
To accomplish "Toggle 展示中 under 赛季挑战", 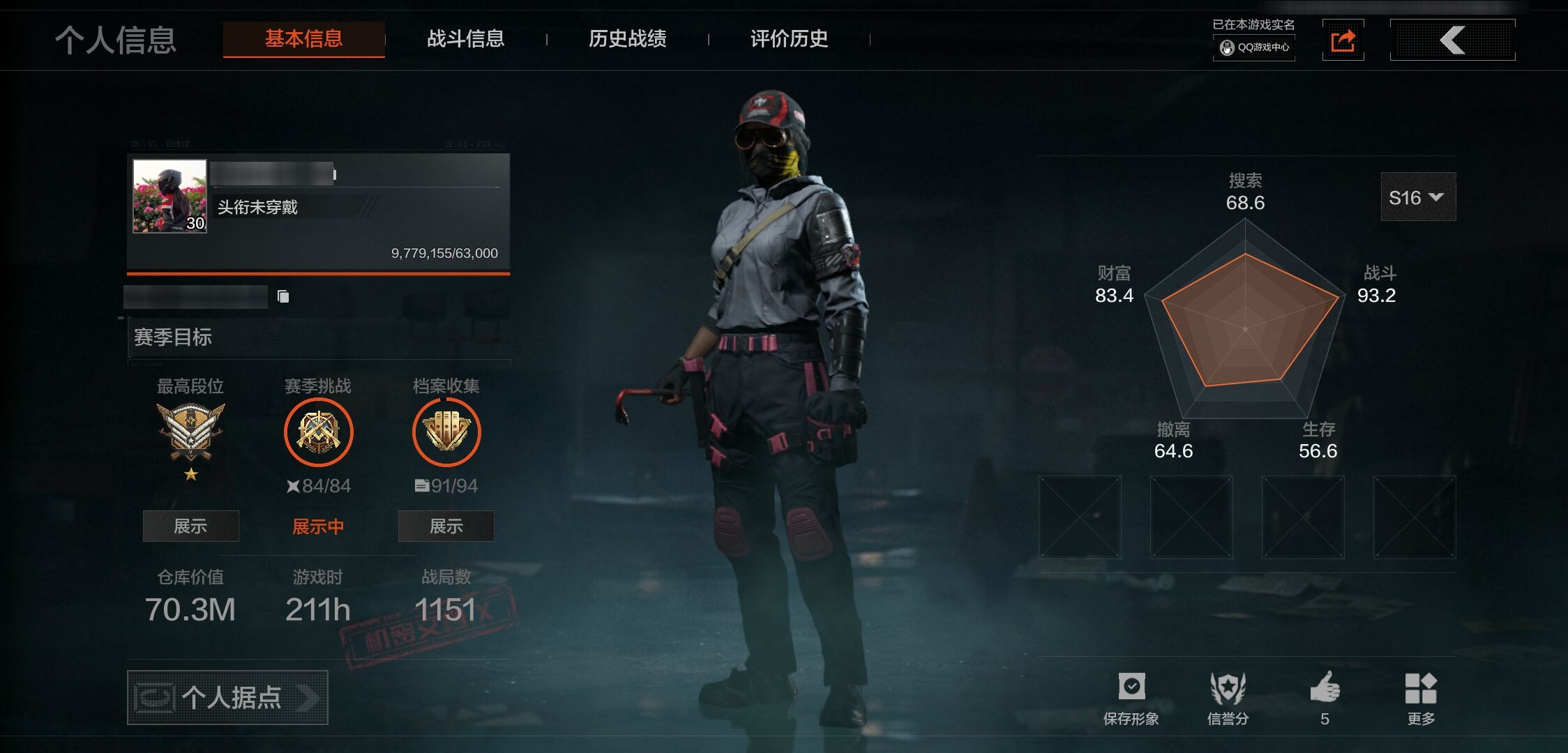I will pos(318,526).
